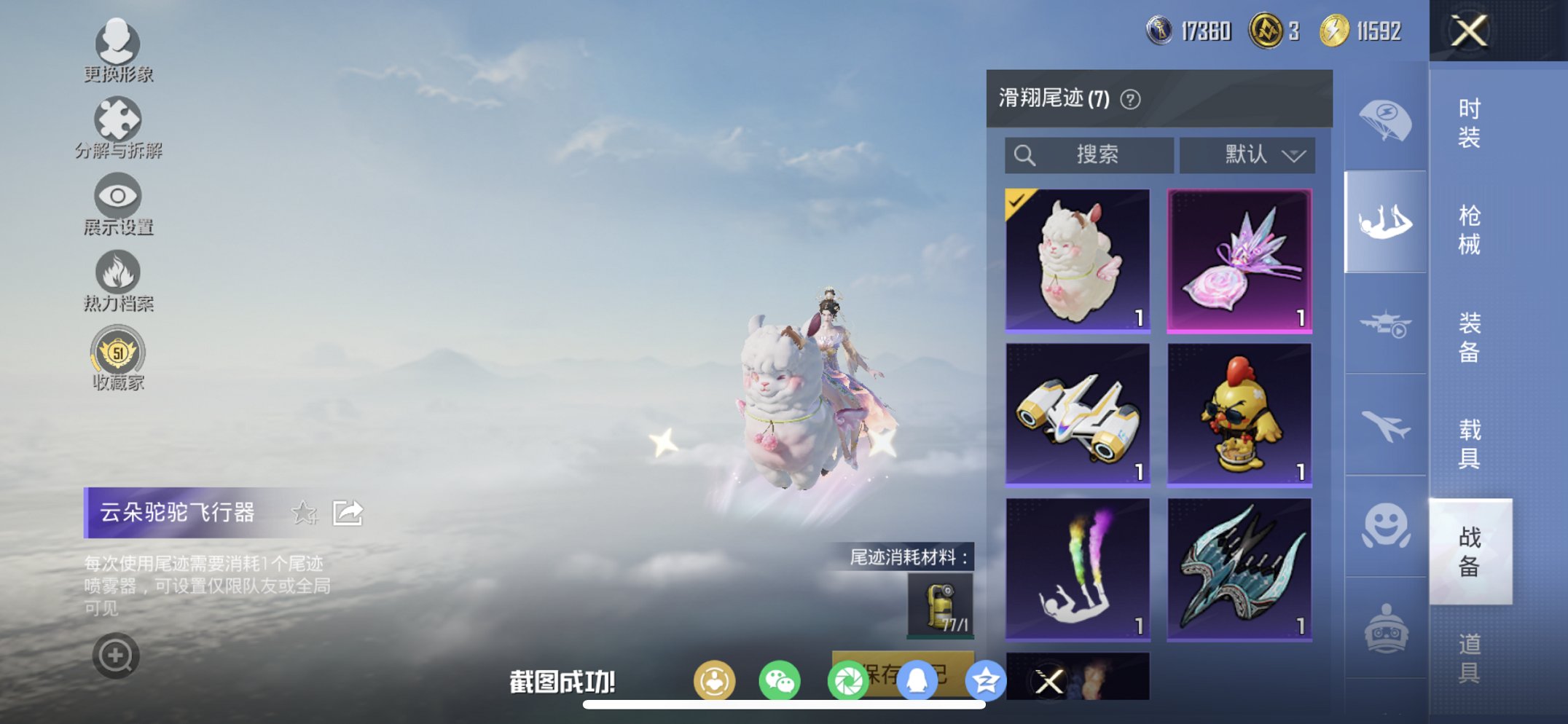Click the search input field
The width and height of the screenshot is (1568, 724).
[x=1089, y=155]
